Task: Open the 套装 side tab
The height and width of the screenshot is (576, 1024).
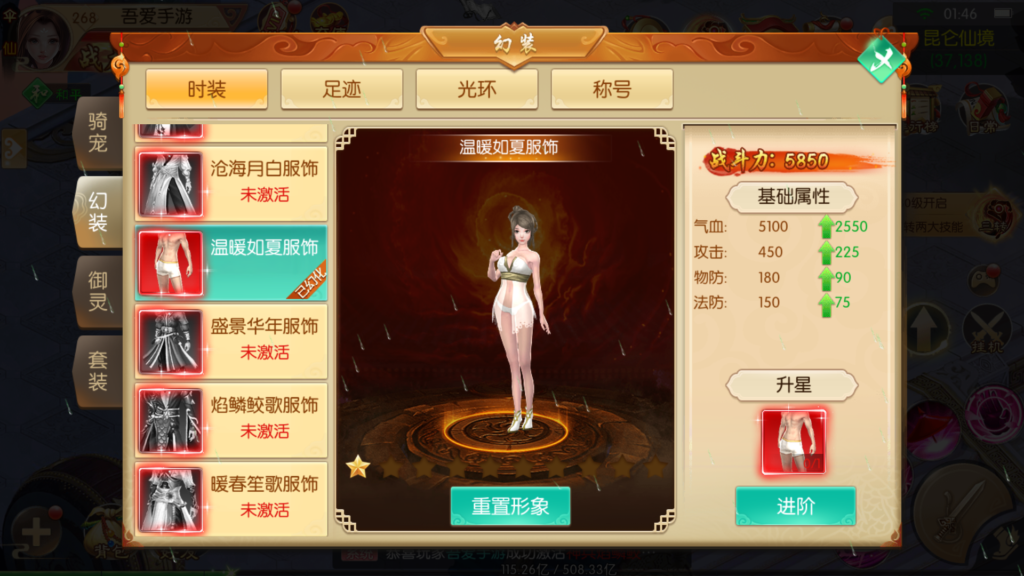Action: [98, 370]
